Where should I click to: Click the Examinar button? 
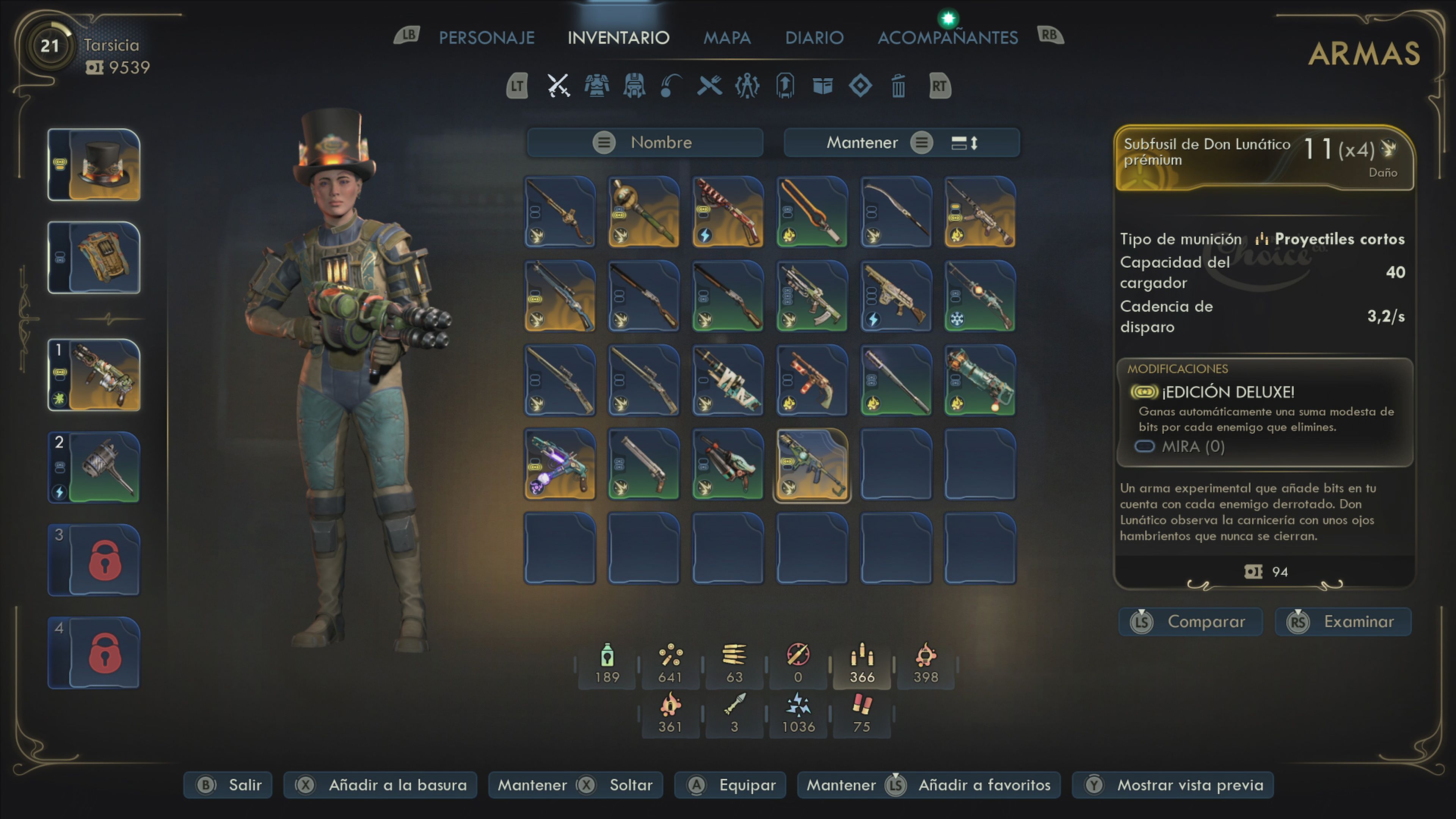click(x=1343, y=622)
